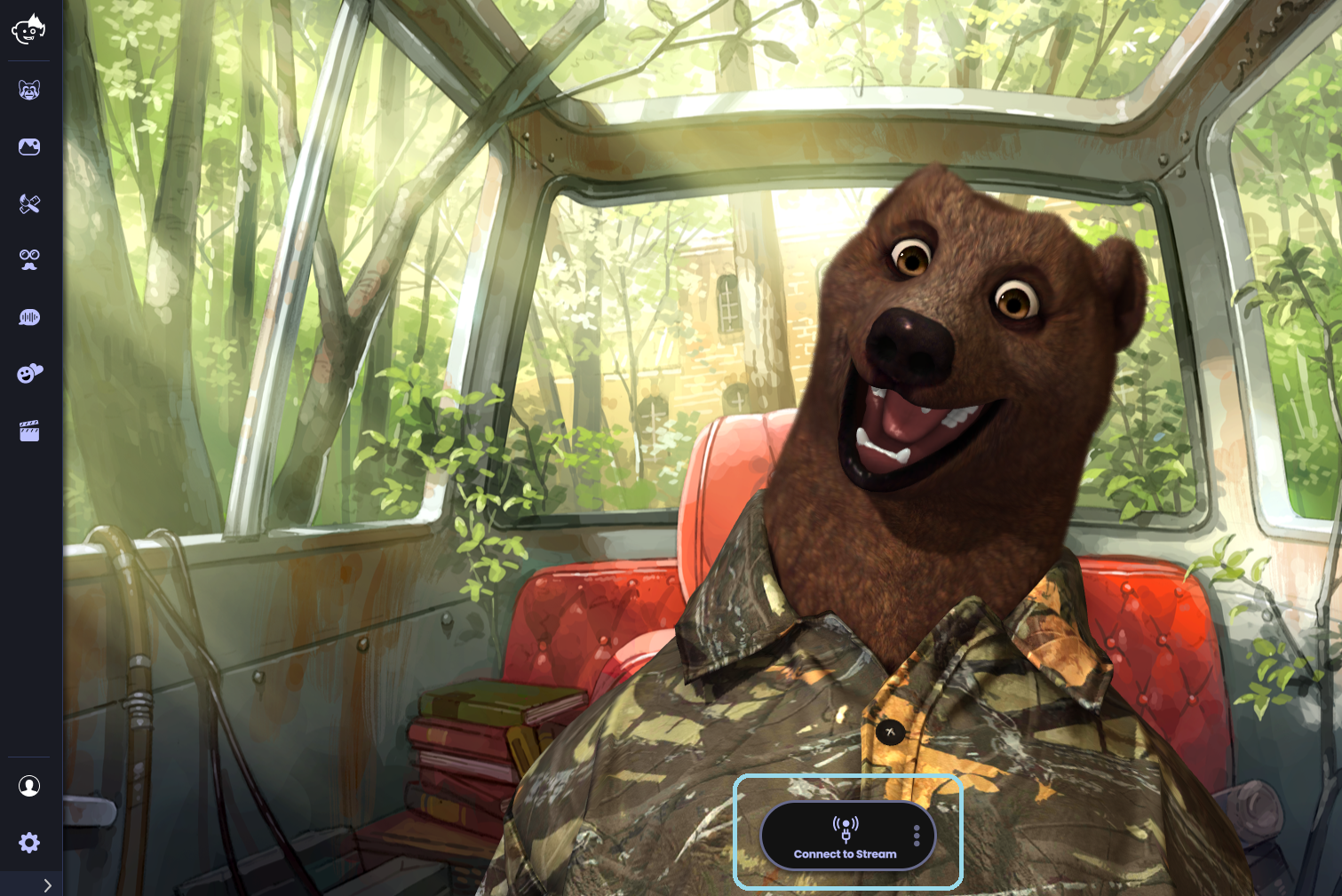Screen dimensions: 1342x896
Task: Select the glasses and mustache accessories icon
Action: [29, 259]
